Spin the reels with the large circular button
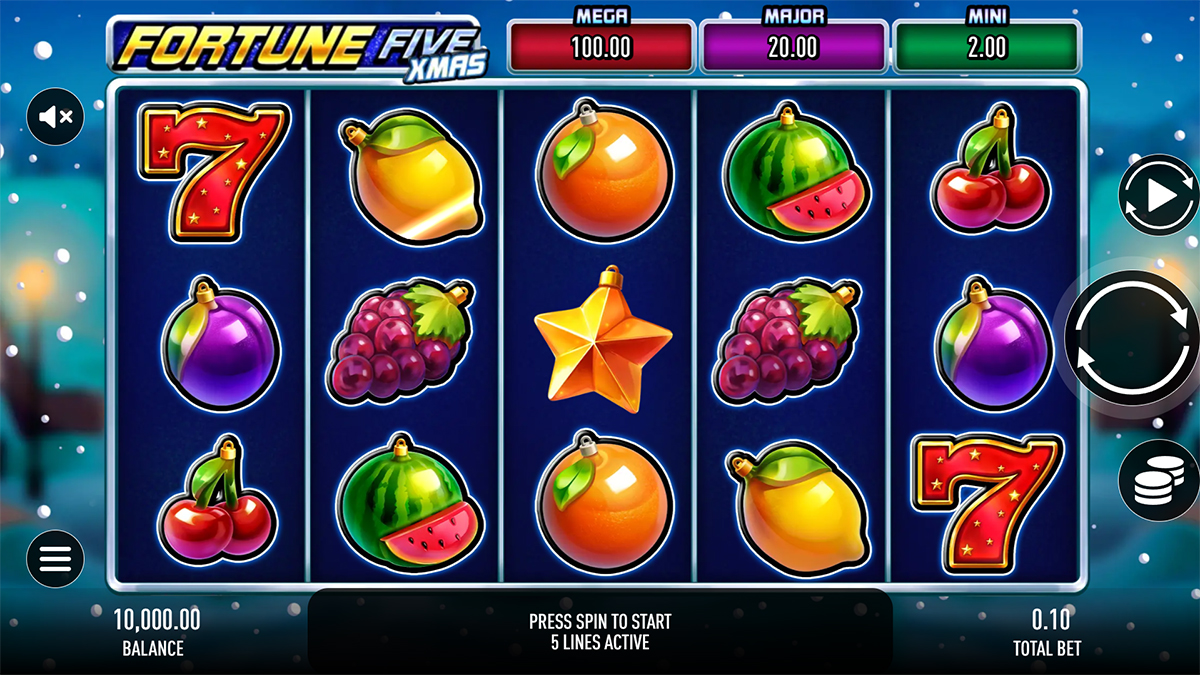Image resolution: width=1200 pixels, height=675 pixels. click(1129, 338)
